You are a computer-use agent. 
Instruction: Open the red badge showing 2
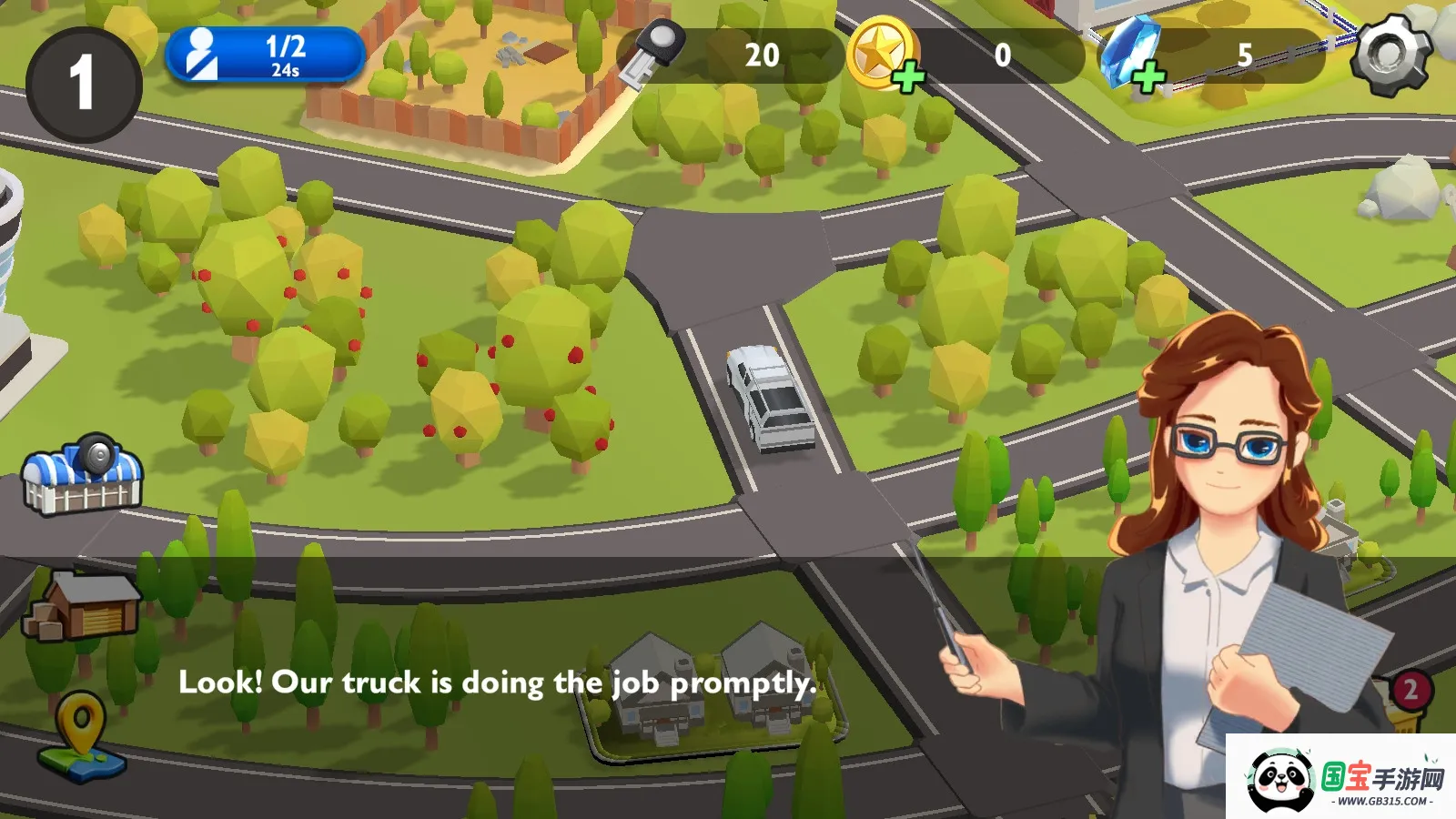[1410, 690]
